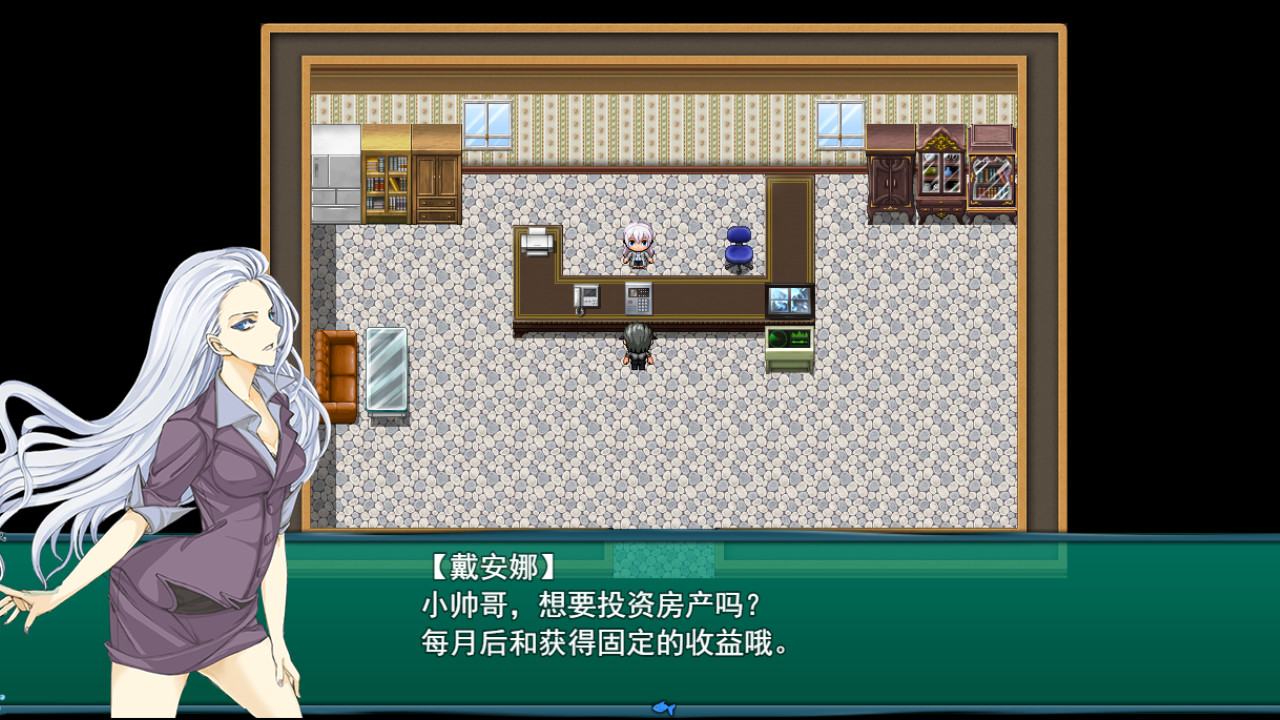Click the white-haired NPC behind the counter
The height and width of the screenshot is (720, 1280).
637,246
